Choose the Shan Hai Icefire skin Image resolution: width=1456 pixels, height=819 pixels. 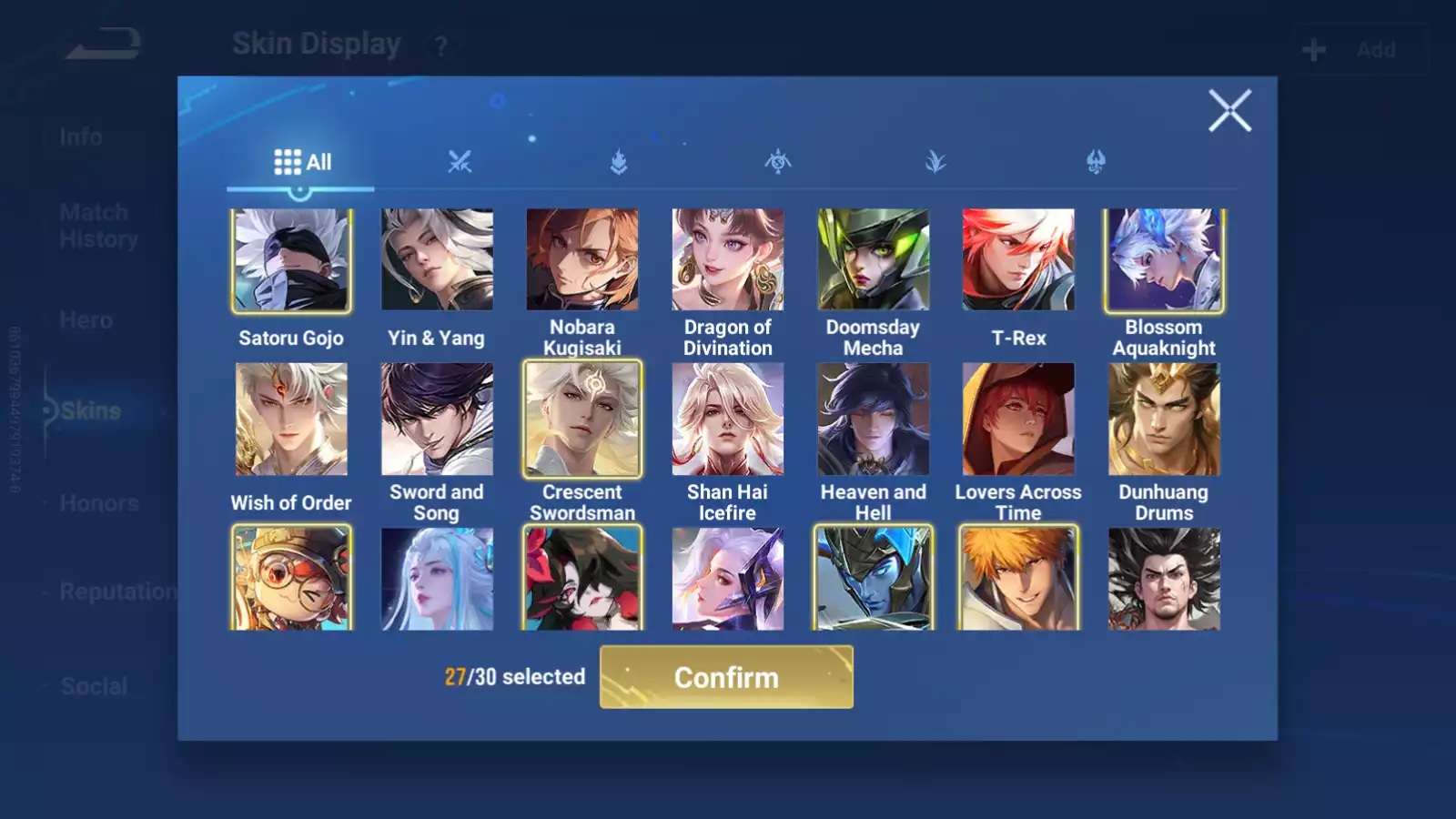click(728, 420)
